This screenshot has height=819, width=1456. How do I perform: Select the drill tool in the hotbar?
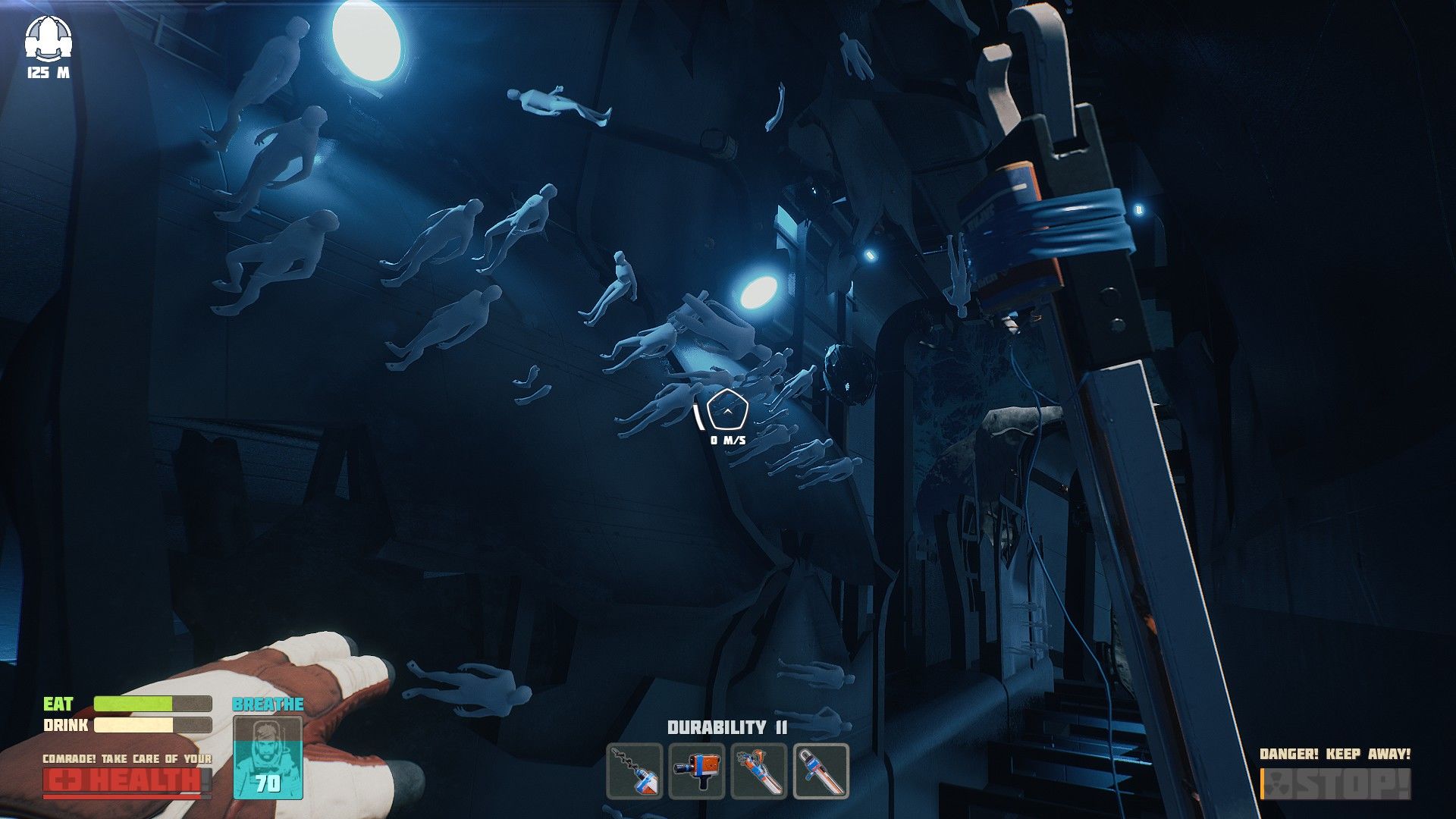635,771
